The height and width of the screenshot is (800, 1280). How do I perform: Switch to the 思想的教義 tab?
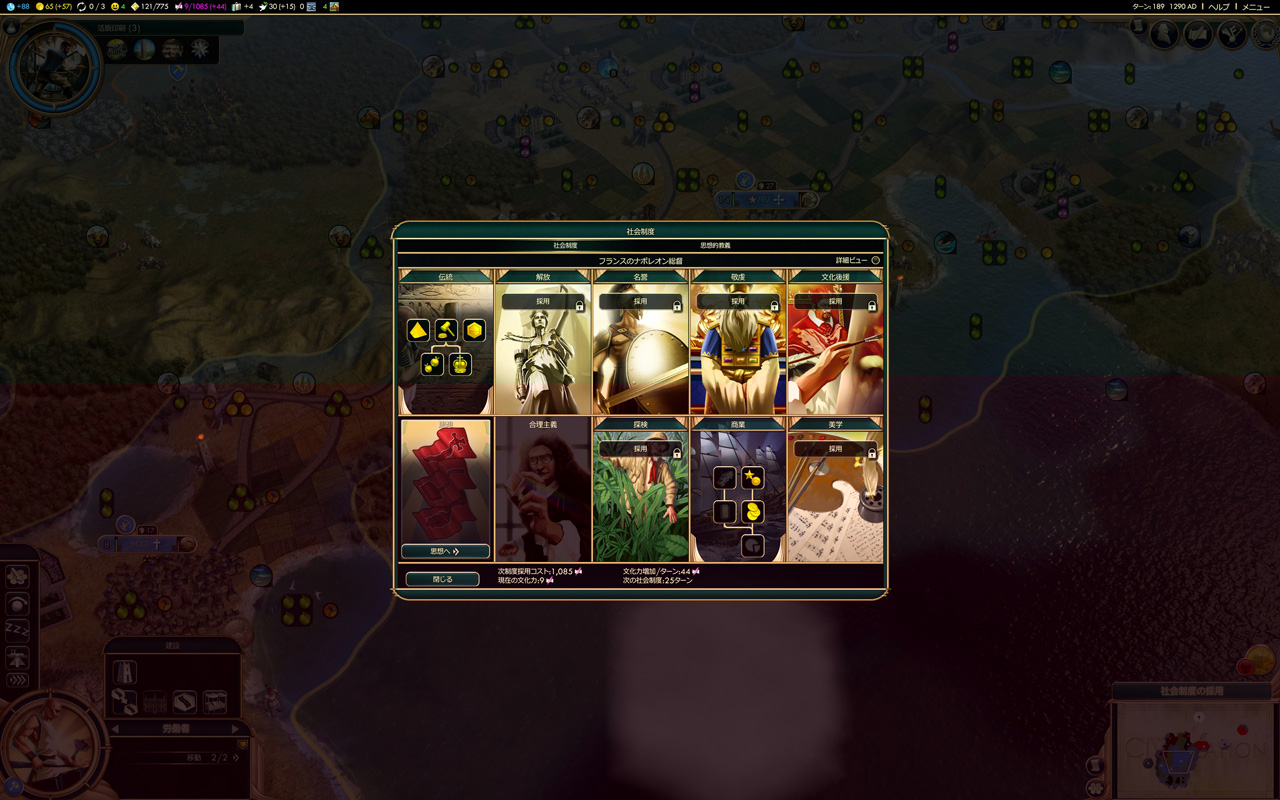coord(714,245)
